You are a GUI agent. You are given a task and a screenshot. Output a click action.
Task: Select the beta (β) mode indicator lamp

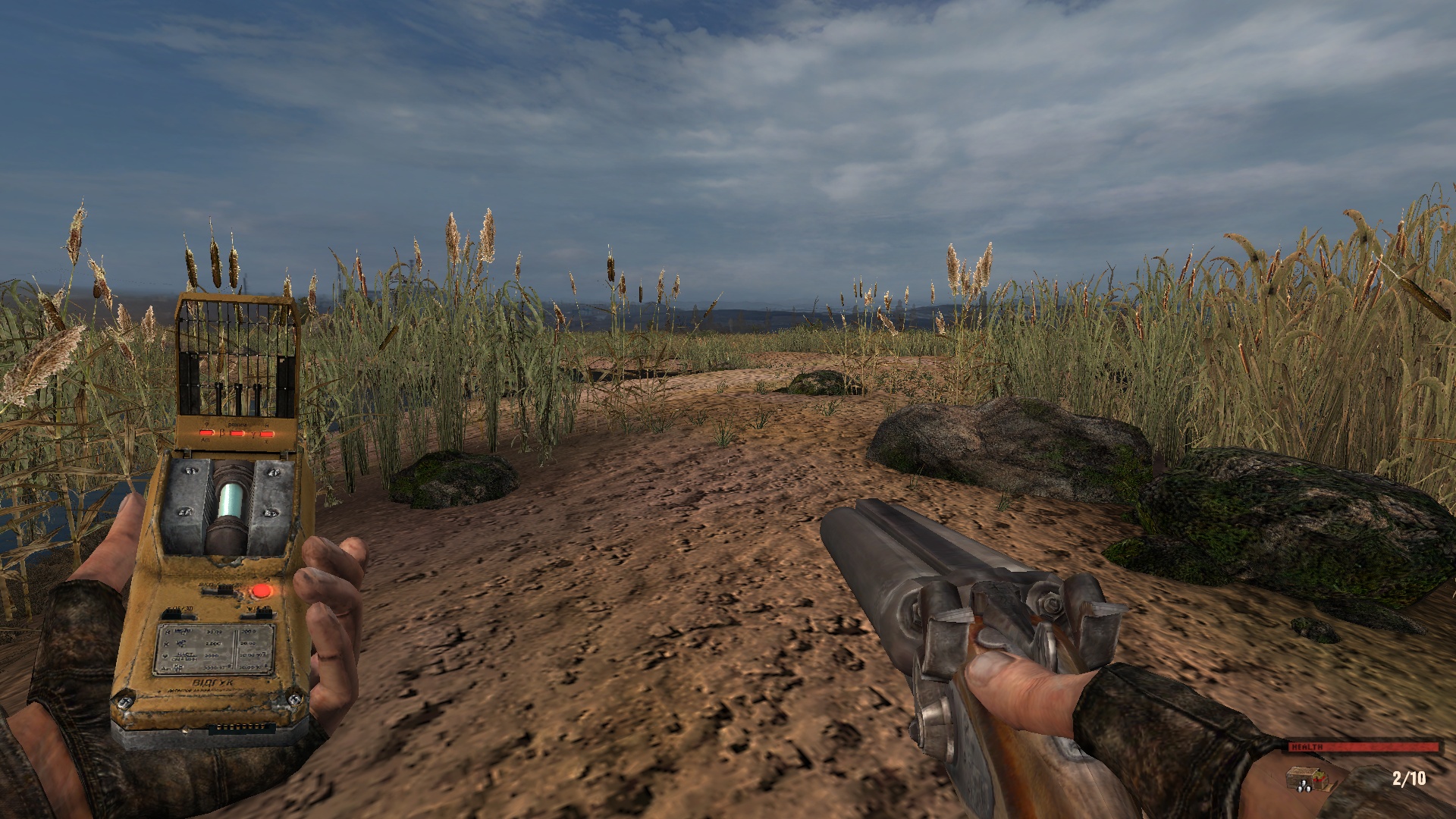237,432
